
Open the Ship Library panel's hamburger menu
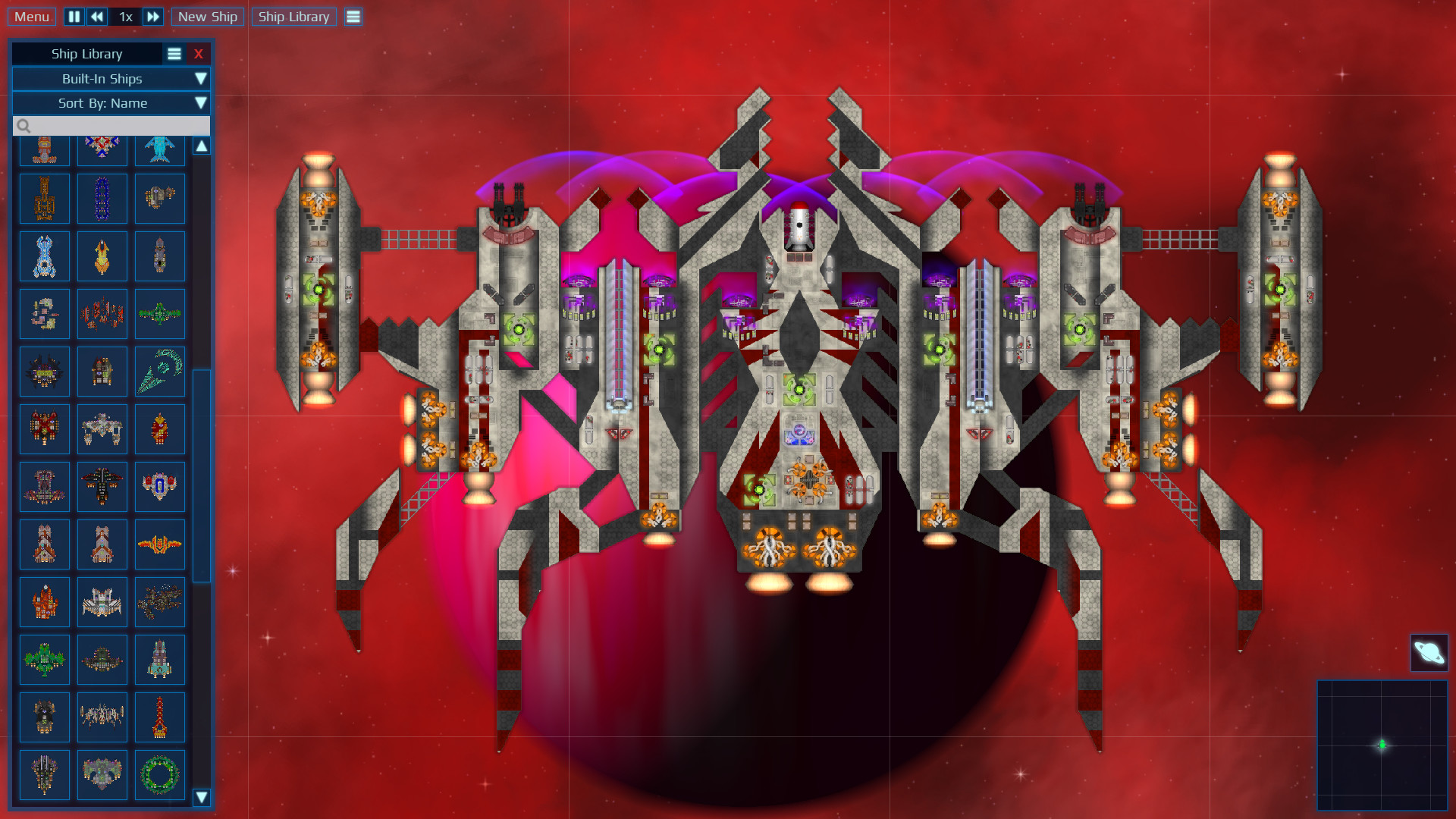tap(174, 53)
